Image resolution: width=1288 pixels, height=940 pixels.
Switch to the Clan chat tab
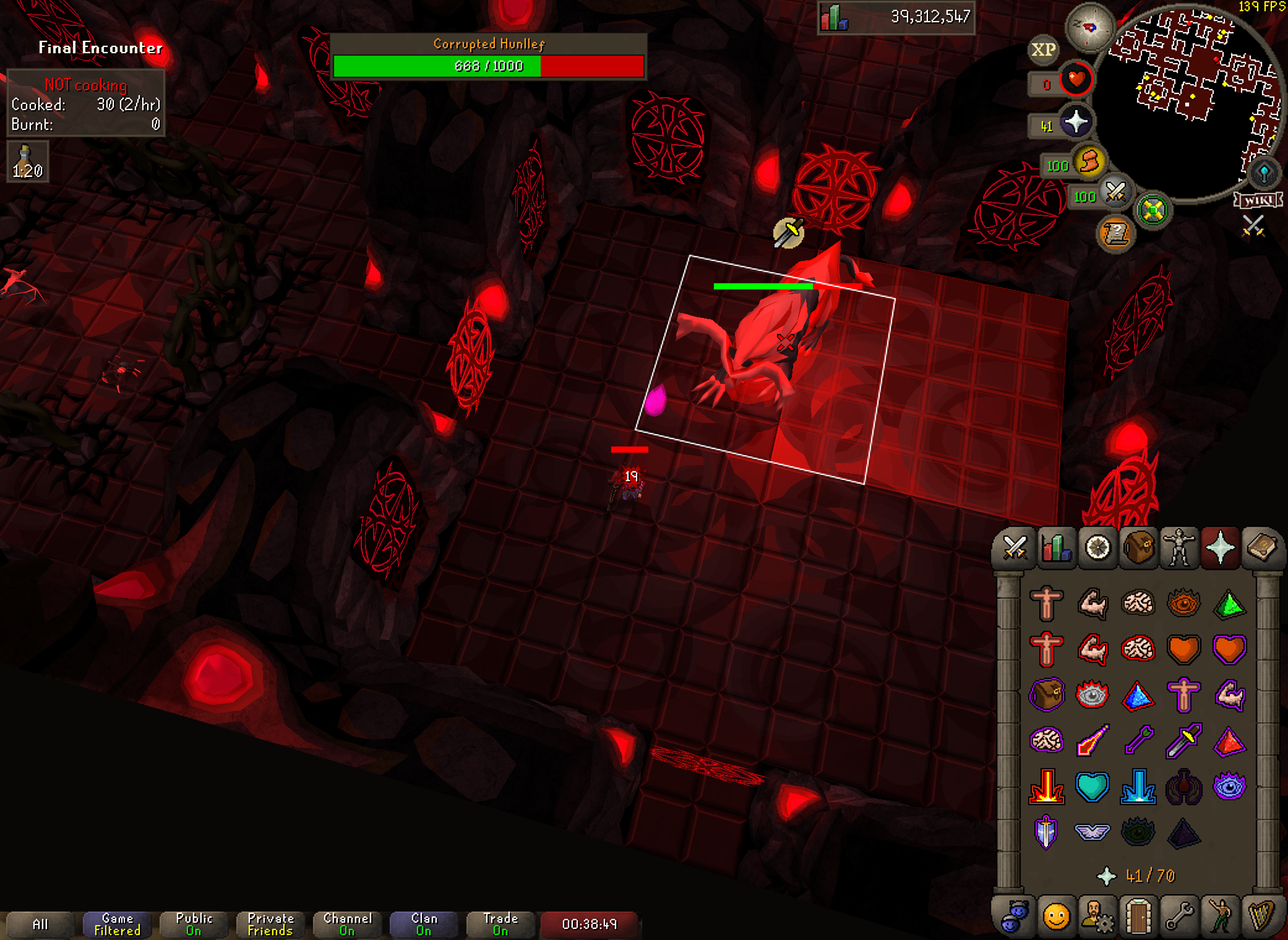(424, 925)
